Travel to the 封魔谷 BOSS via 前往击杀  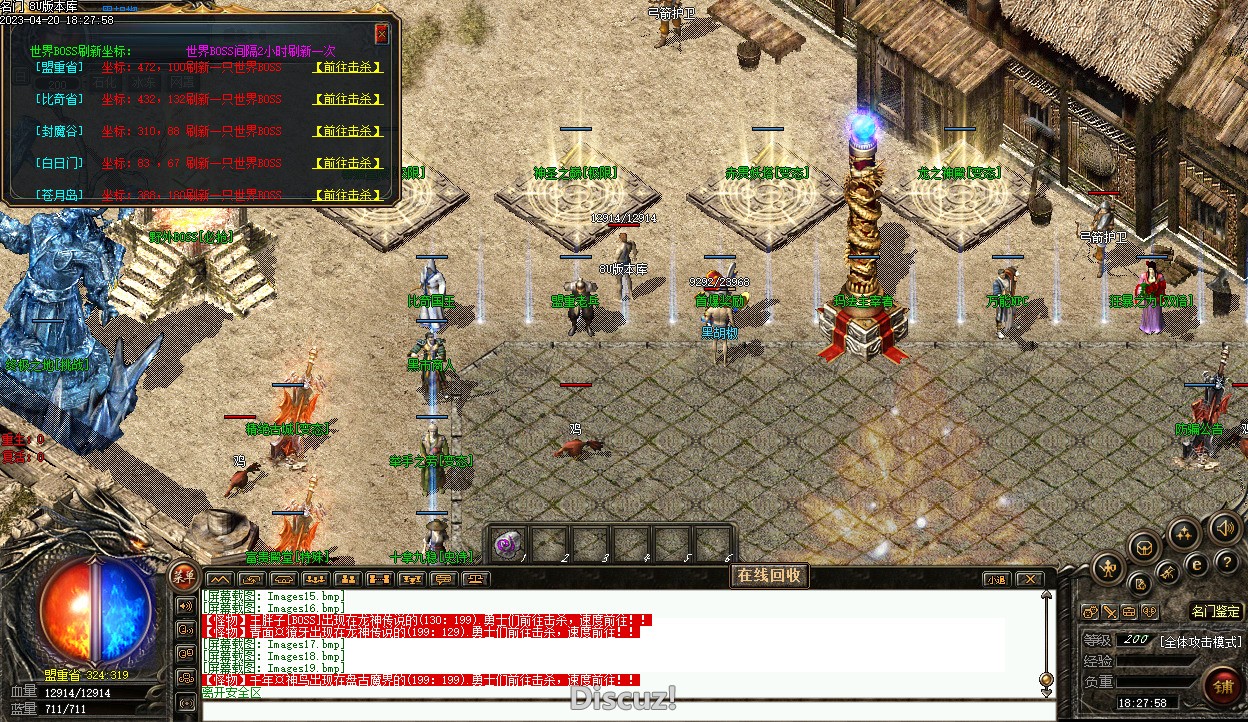347,131
